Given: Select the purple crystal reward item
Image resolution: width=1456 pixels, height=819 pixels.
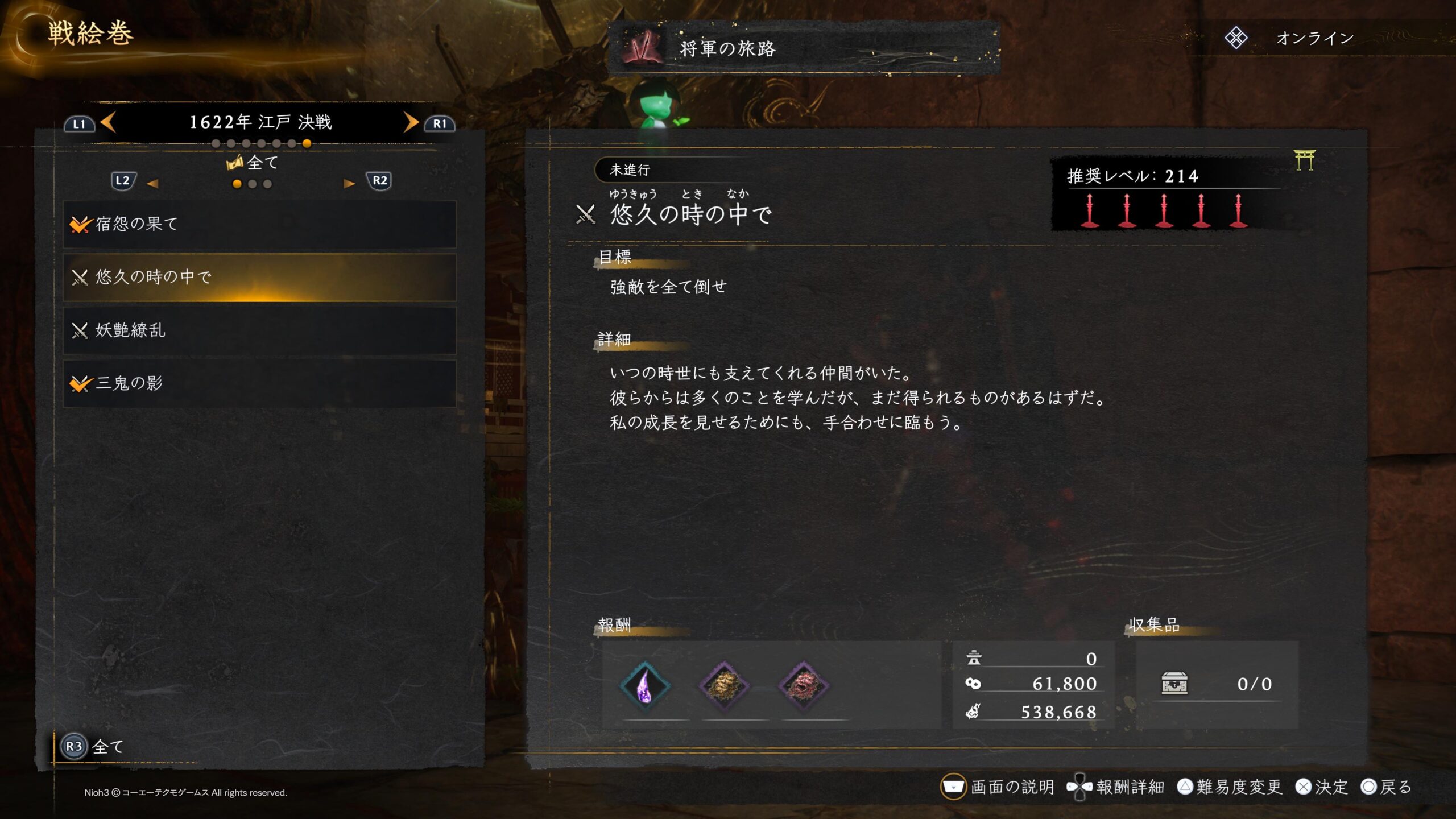Looking at the screenshot, I should coord(644,686).
